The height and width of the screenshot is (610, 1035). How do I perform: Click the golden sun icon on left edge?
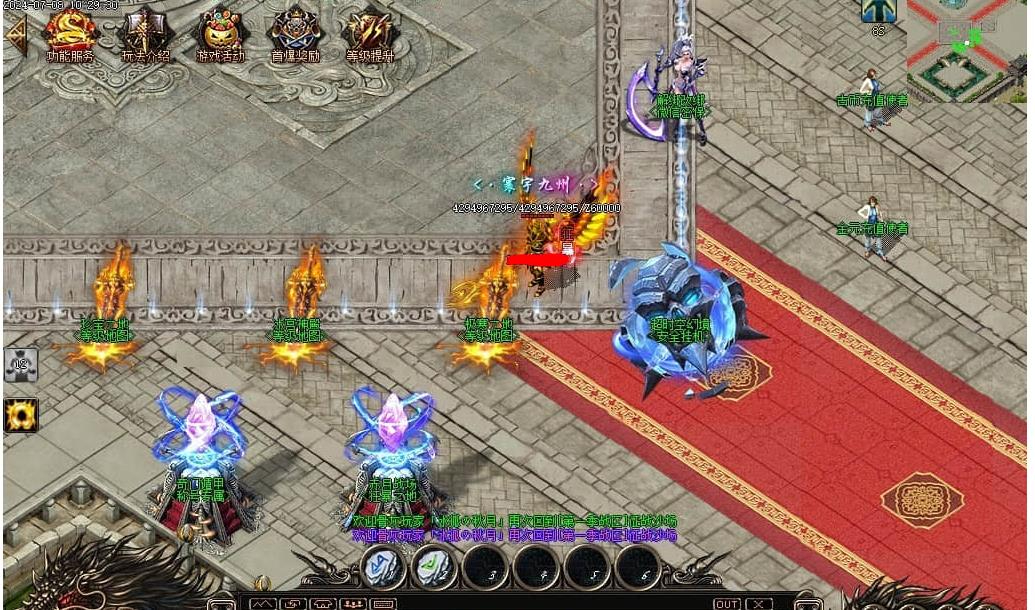pyautogui.click(x=20, y=414)
